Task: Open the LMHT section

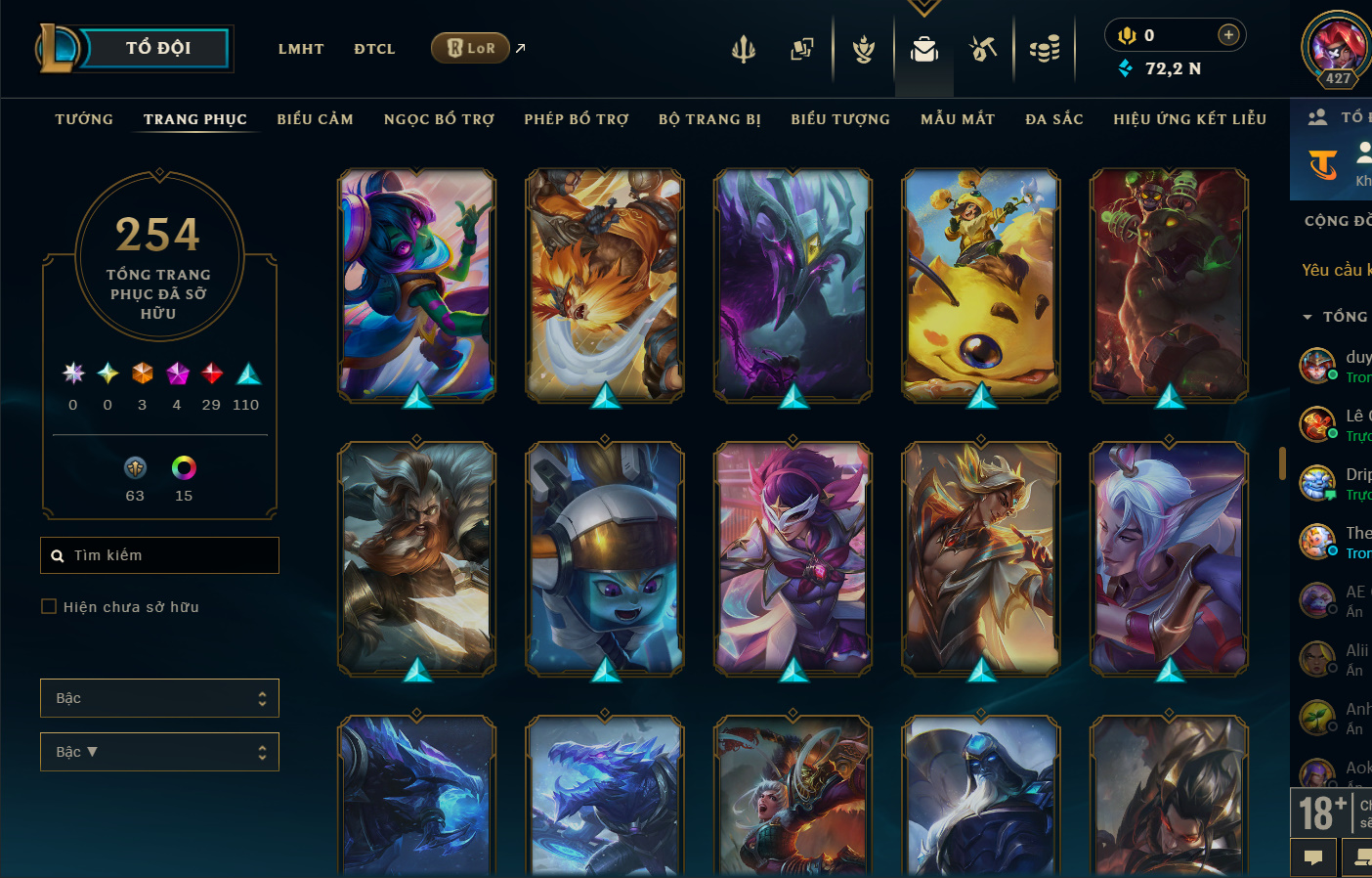Action: click(x=301, y=49)
